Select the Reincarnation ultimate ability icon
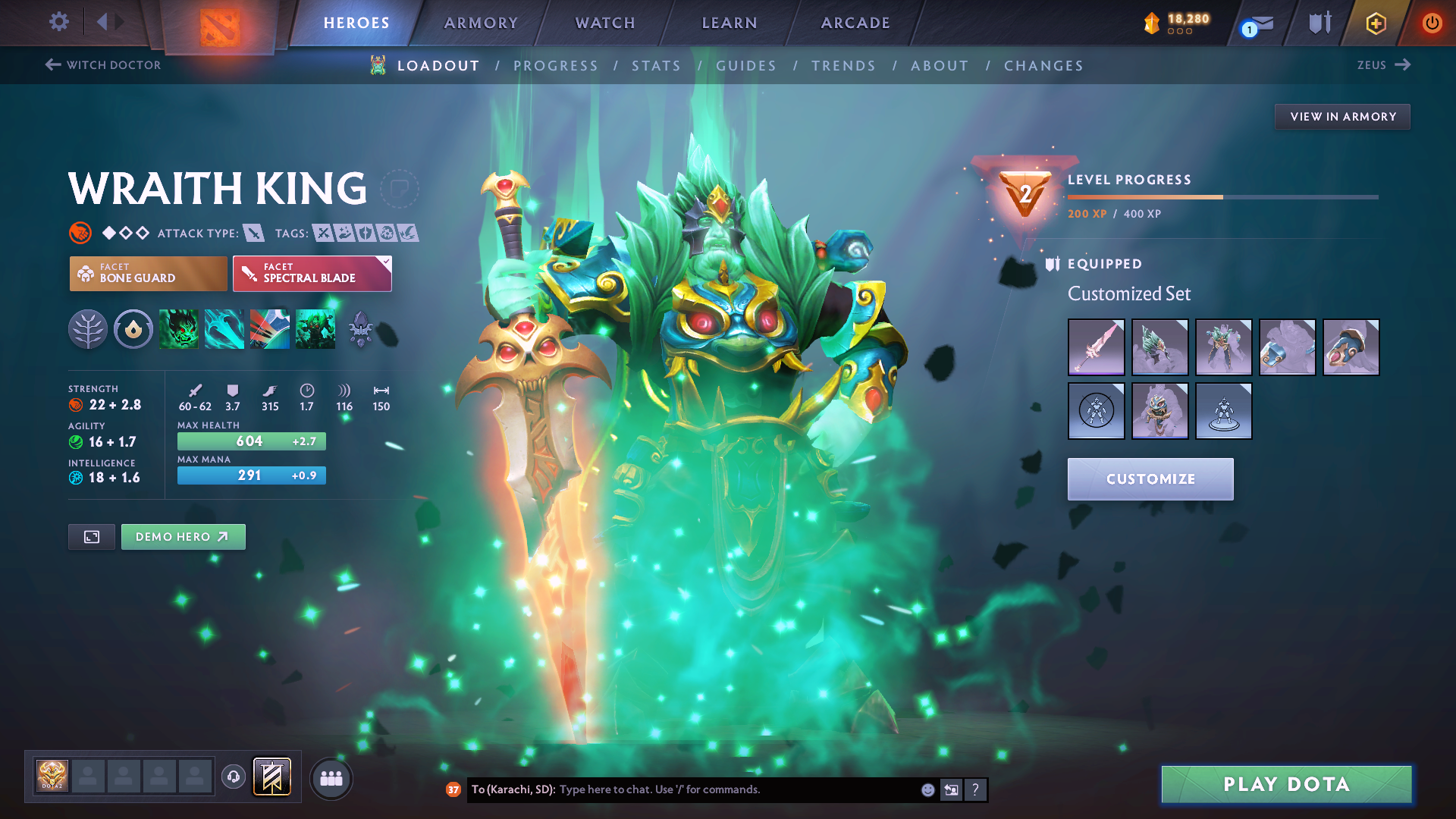 pos(315,329)
